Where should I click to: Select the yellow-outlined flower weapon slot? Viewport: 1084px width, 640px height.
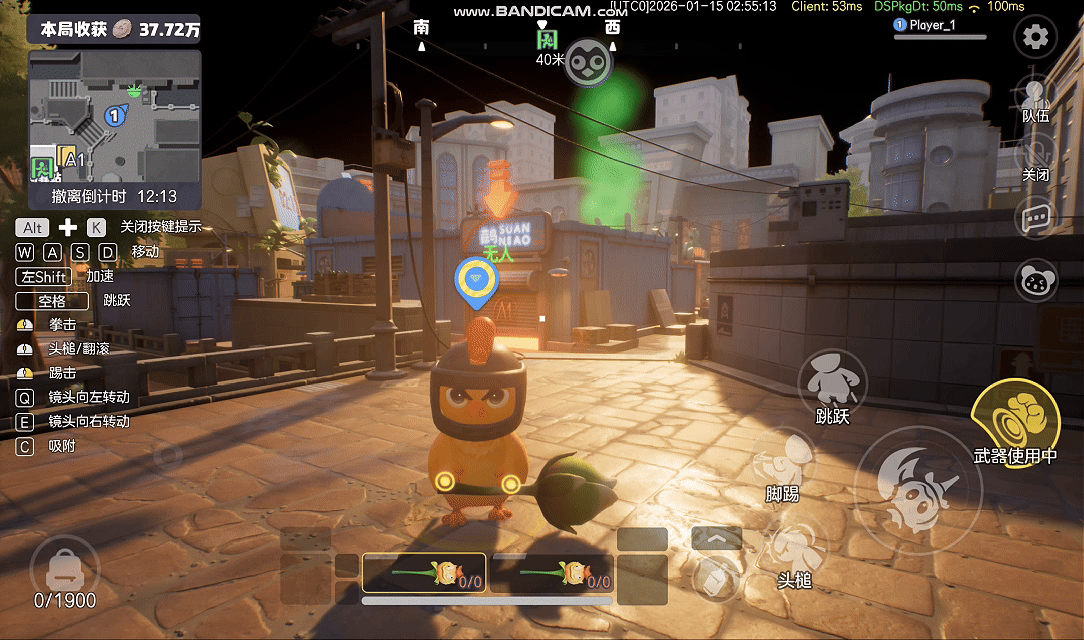[424, 574]
